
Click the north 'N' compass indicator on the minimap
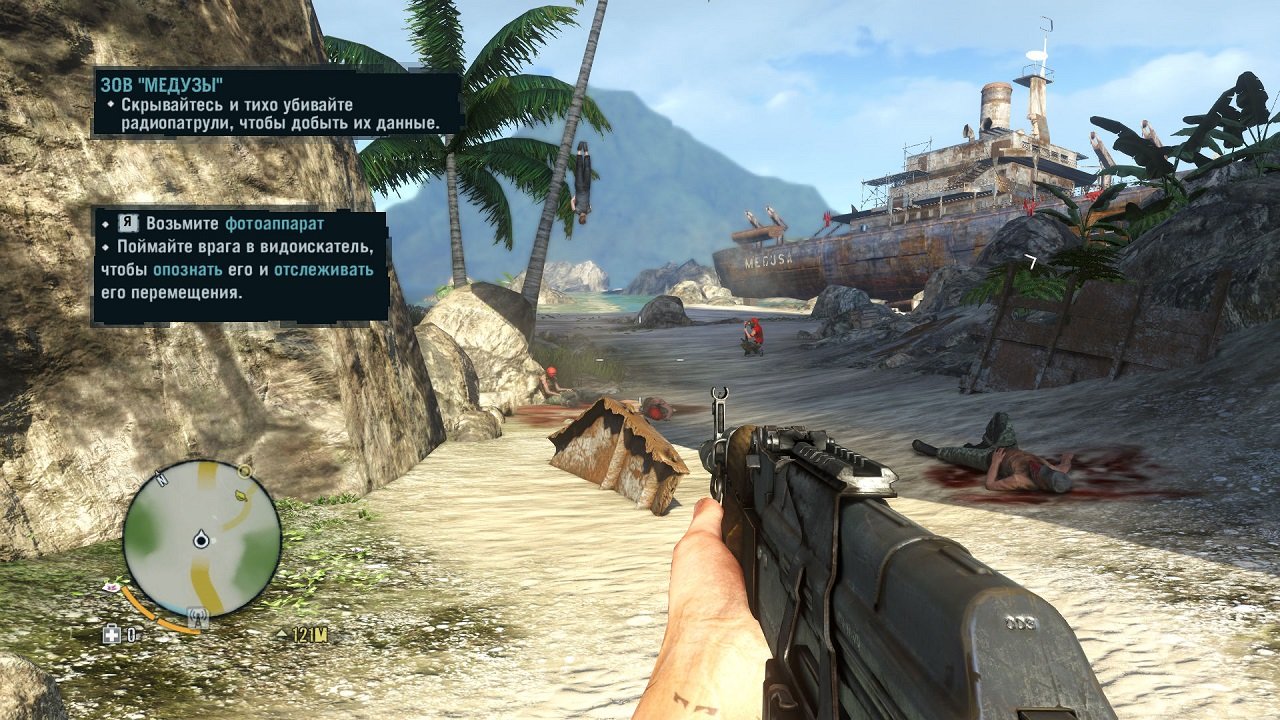161,478
